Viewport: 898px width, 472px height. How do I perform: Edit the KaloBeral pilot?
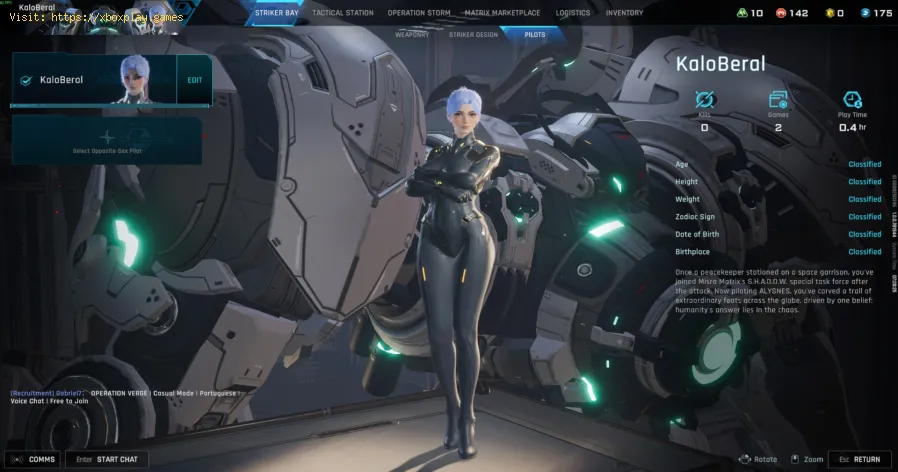[x=194, y=79]
